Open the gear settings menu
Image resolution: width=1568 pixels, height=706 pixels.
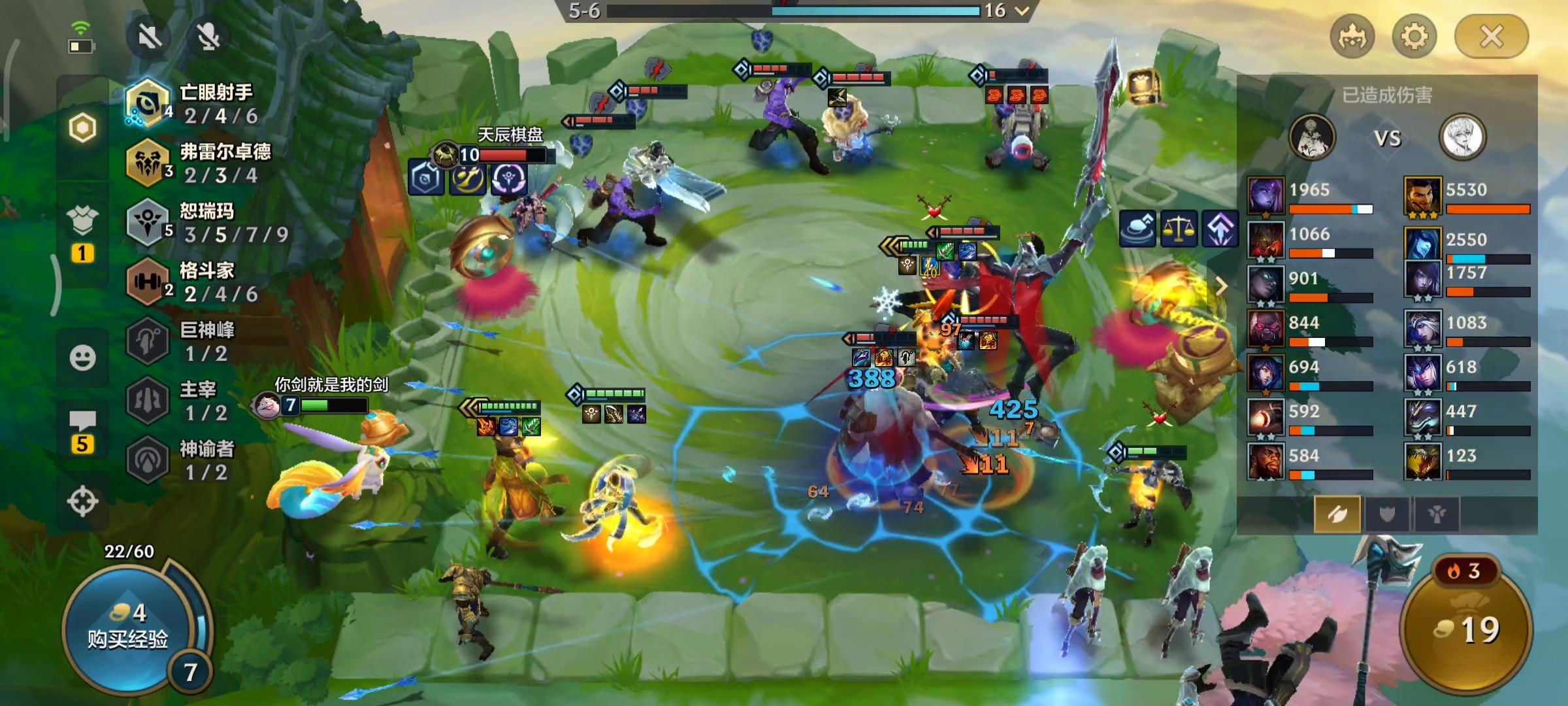[1414, 37]
